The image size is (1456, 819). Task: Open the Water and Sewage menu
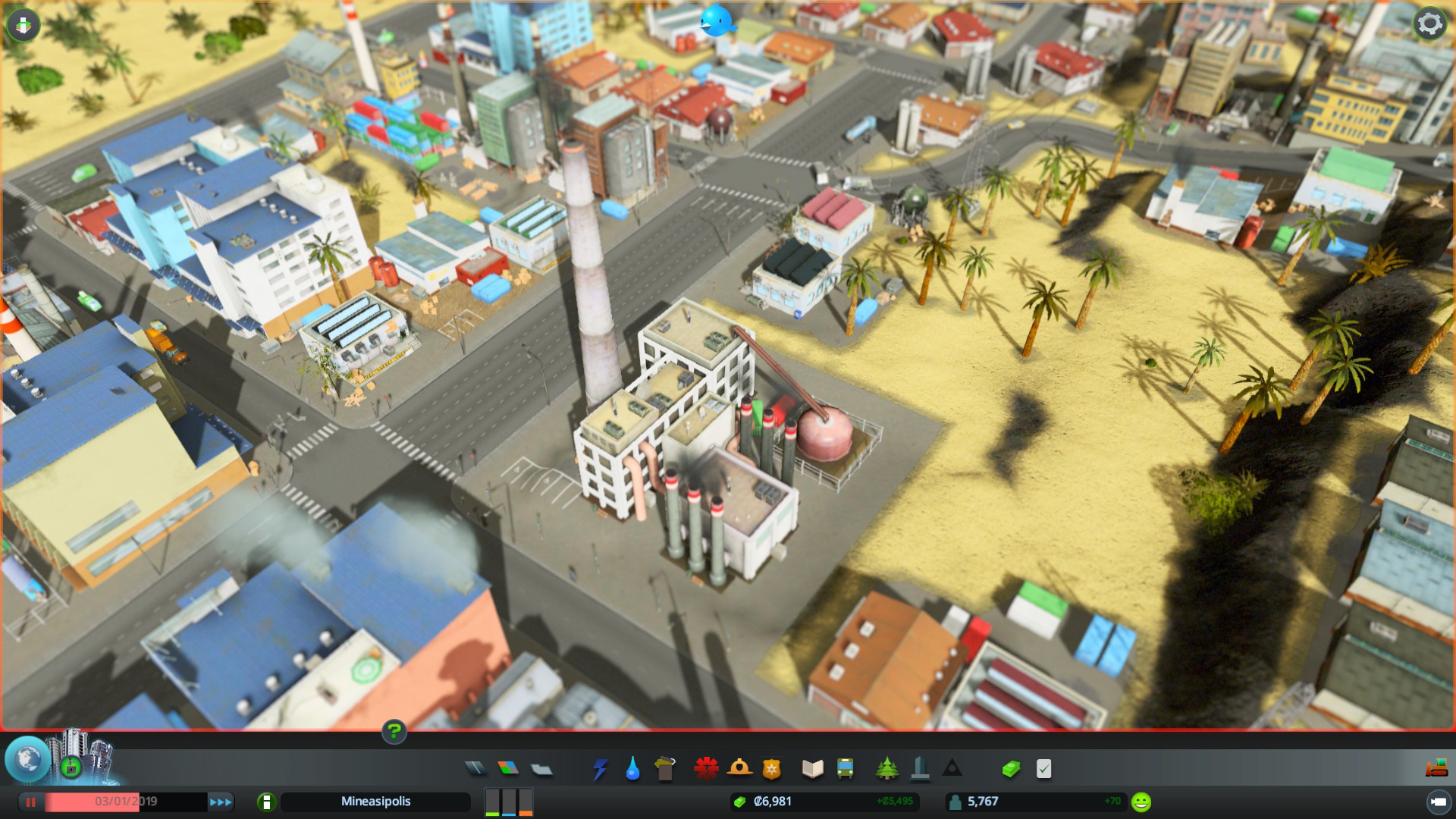tap(632, 769)
